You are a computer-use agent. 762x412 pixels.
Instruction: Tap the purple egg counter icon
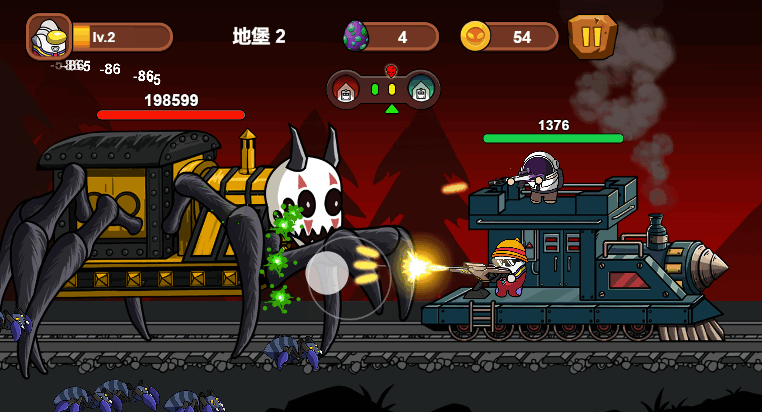[357, 37]
